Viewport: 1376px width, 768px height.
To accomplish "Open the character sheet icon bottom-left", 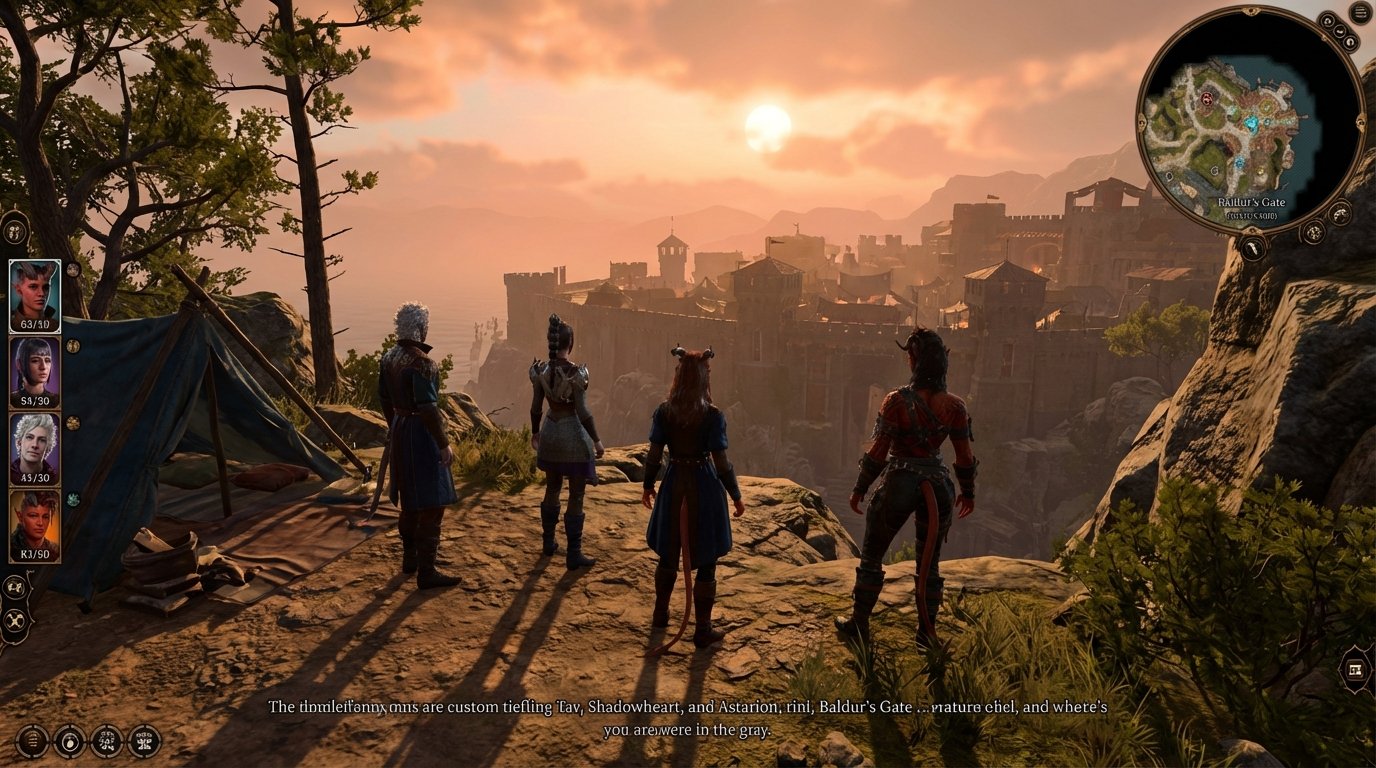I will (x=142, y=742).
